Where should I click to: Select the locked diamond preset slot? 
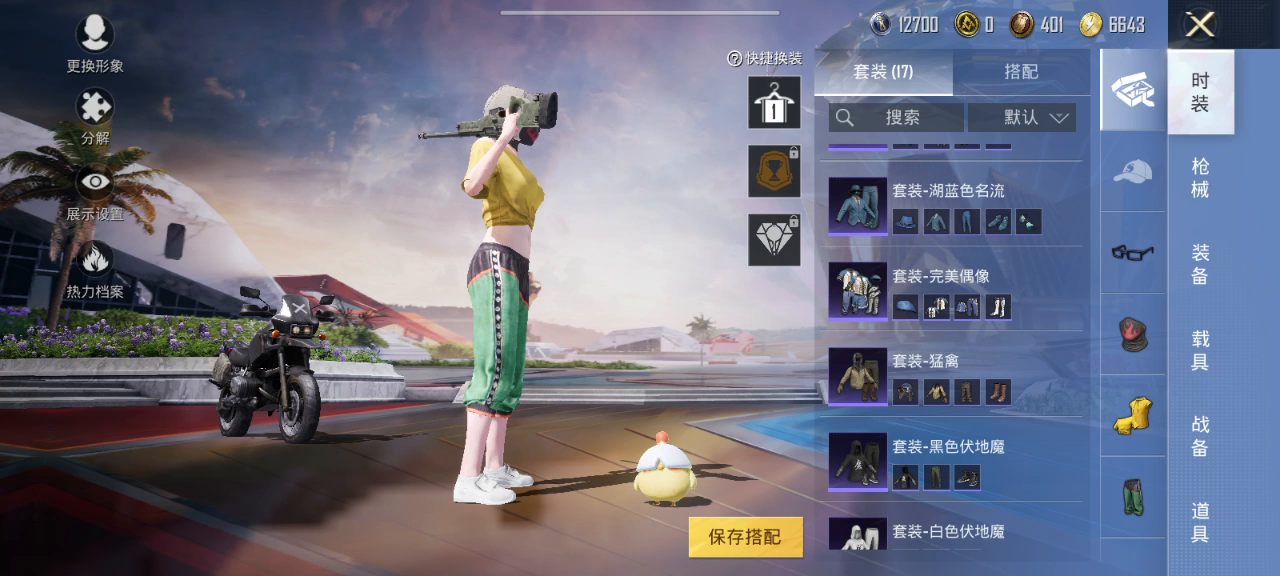(x=774, y=240)
